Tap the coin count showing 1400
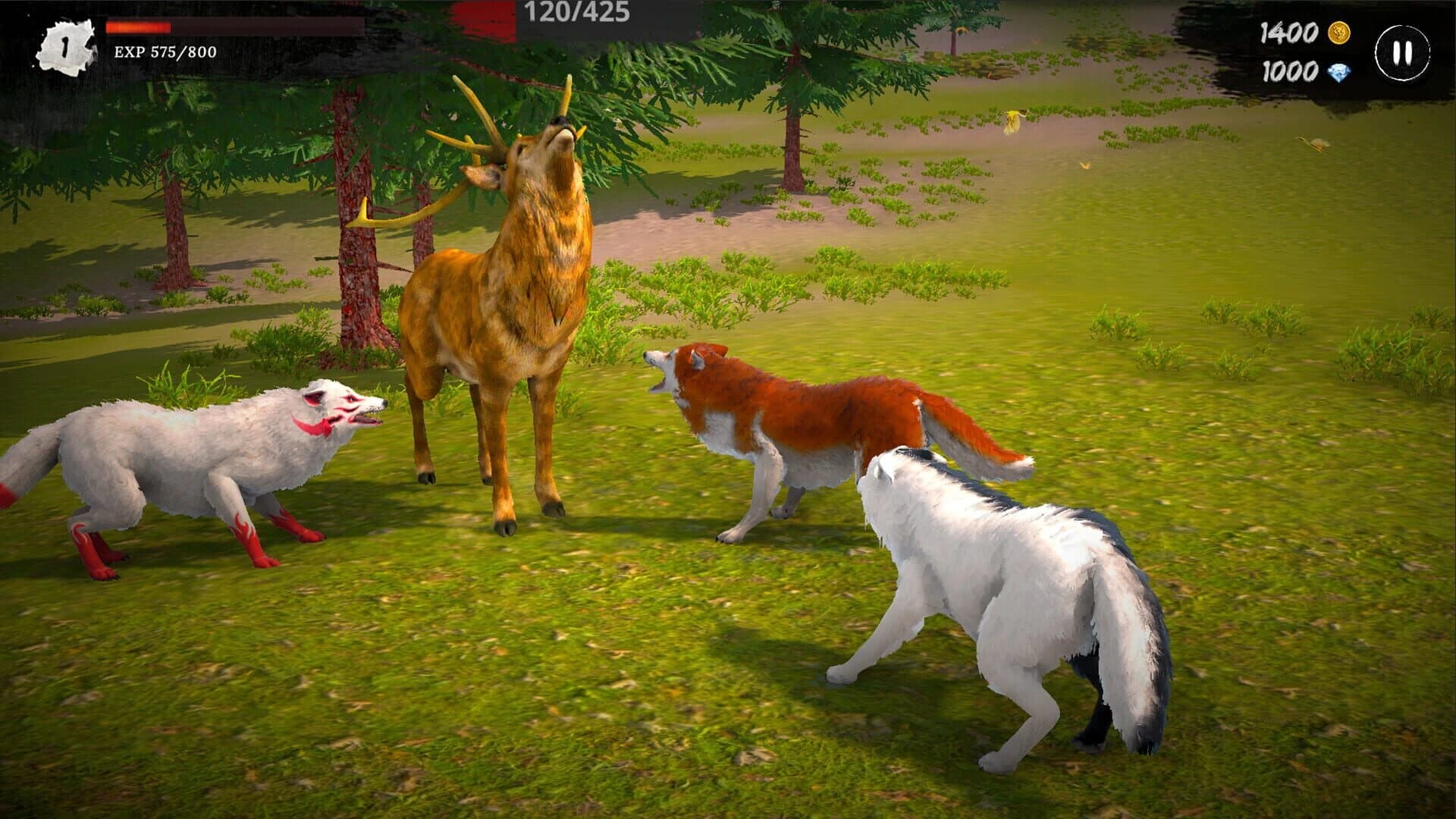Screen dimensions: 1456x819 [x=1289, y=33]
